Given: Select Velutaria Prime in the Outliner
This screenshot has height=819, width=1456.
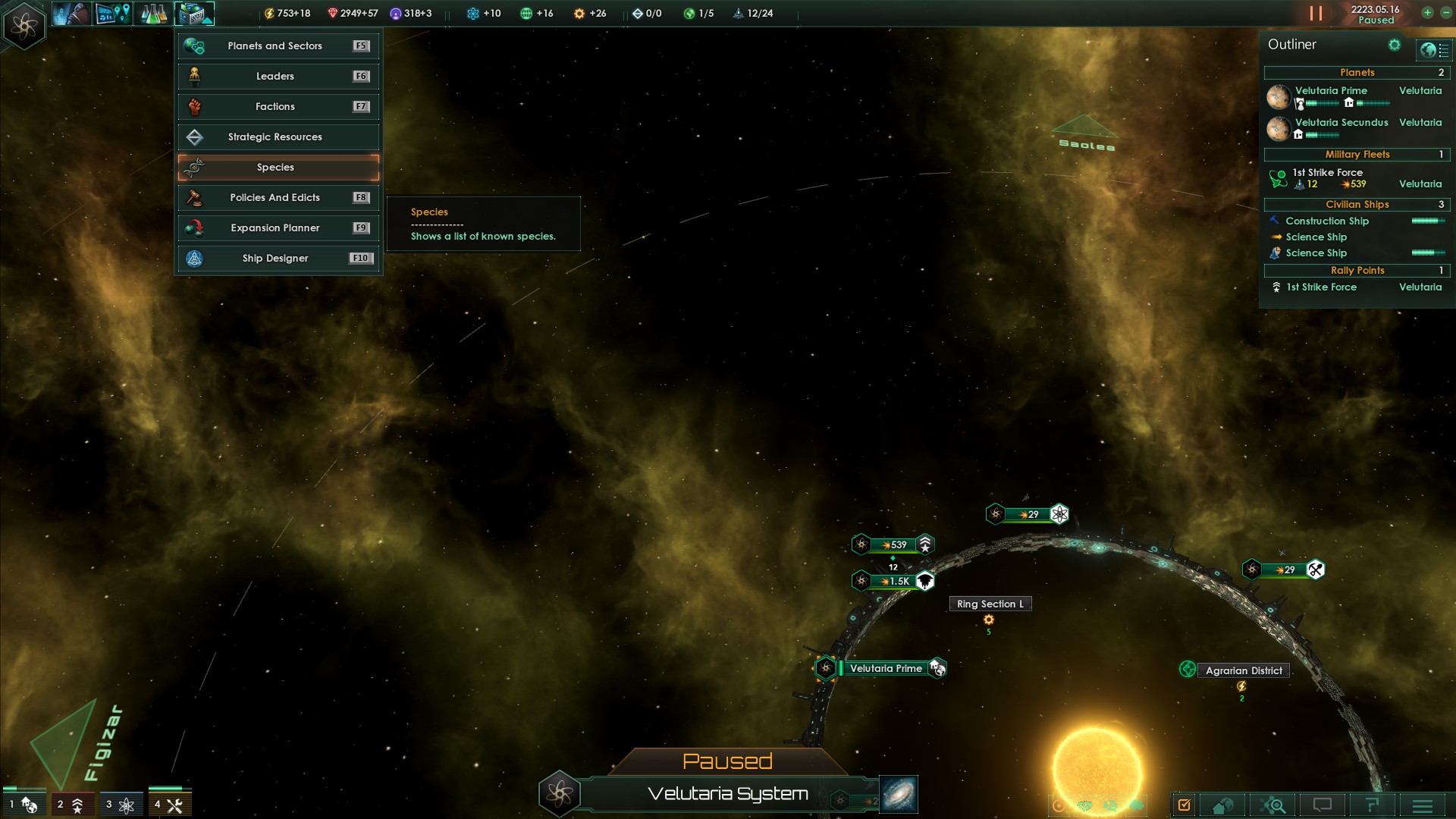Looking at the screenshot, I should 1331,91.
